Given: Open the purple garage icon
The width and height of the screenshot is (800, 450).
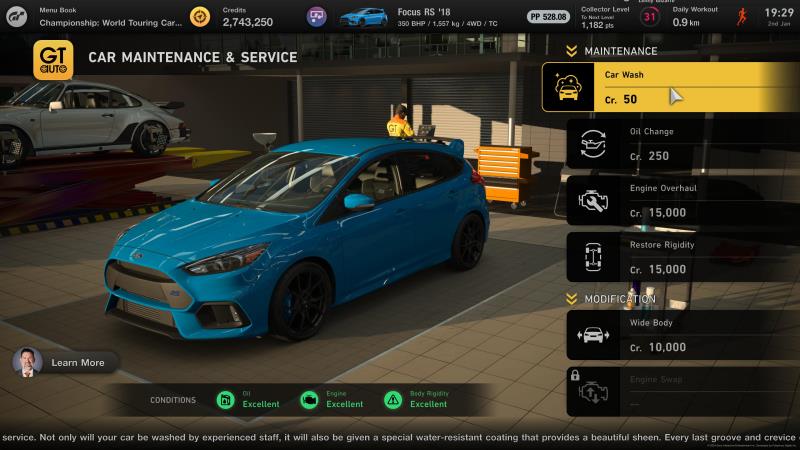Looking at the screenshot, I should 316,16.
